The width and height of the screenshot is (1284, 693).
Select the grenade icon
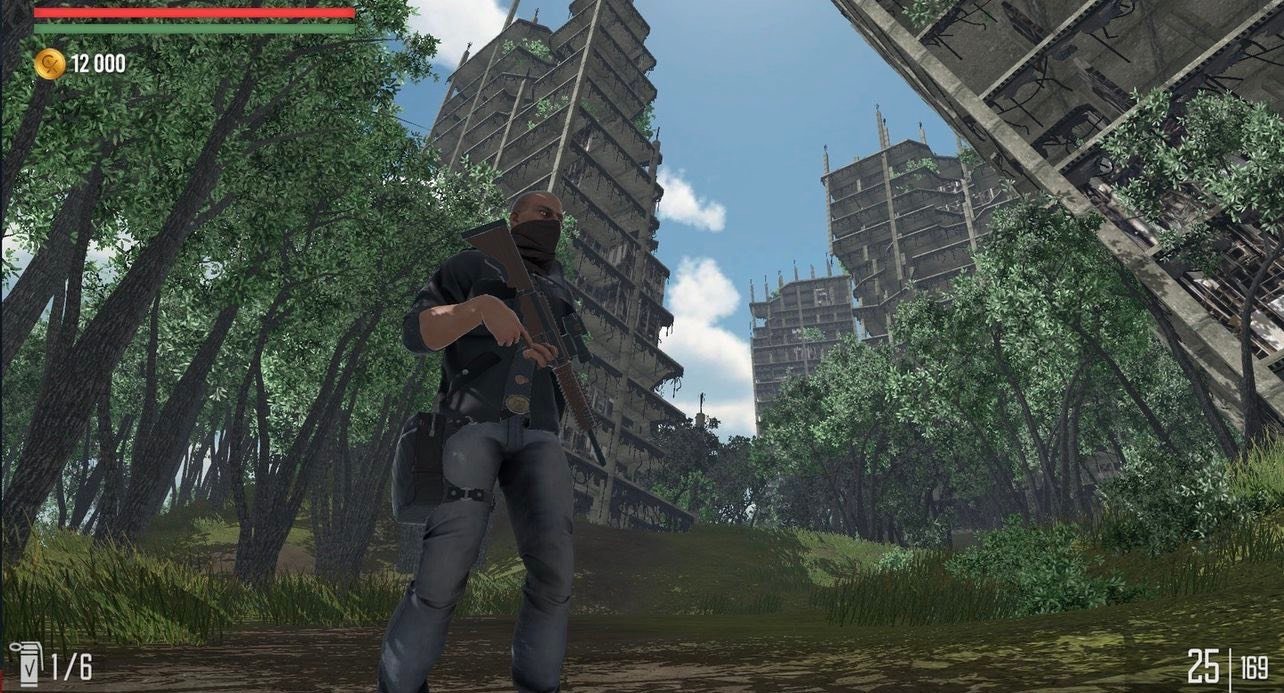pos(26,663)
